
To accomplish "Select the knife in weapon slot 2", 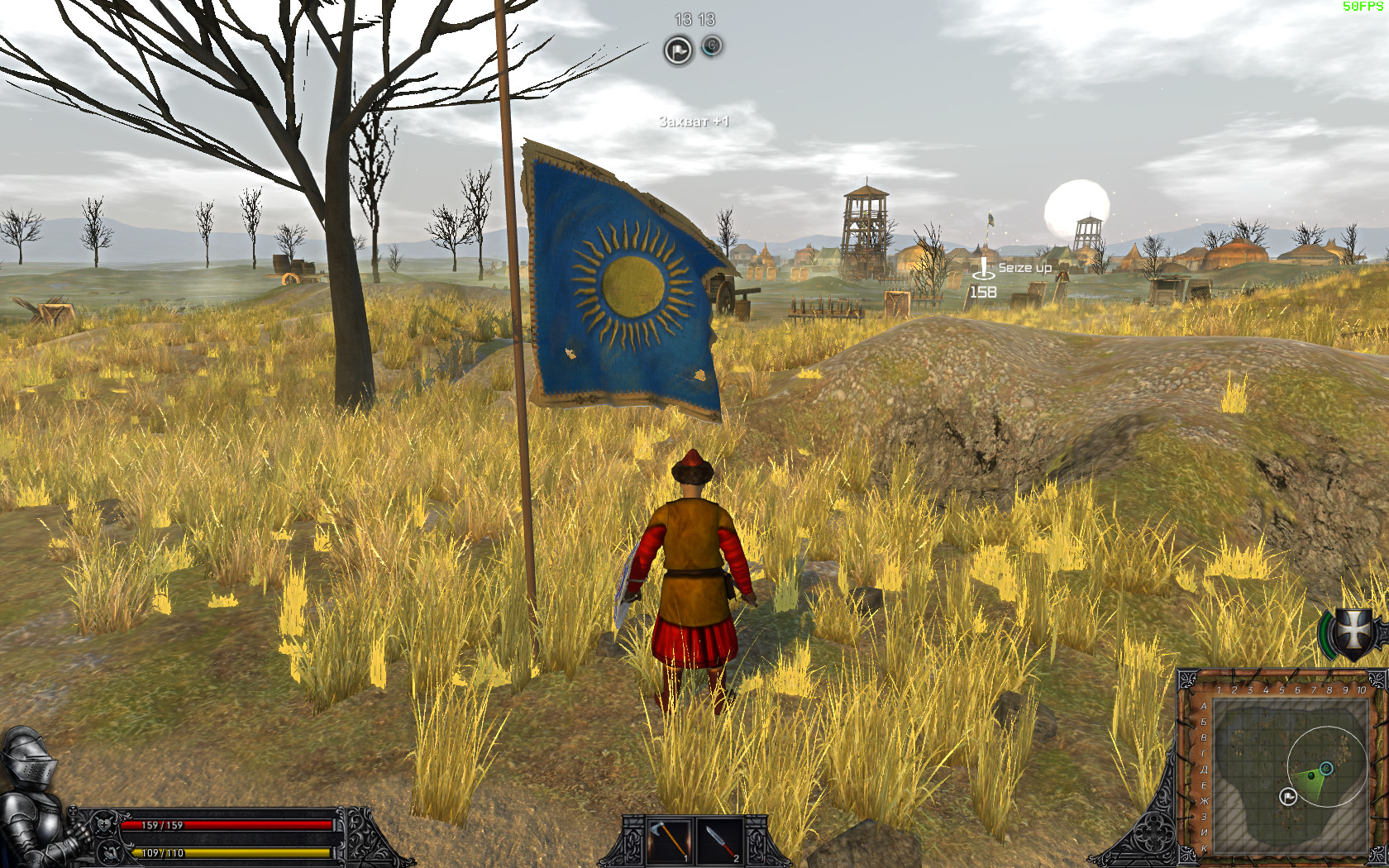I will [720, 841].
